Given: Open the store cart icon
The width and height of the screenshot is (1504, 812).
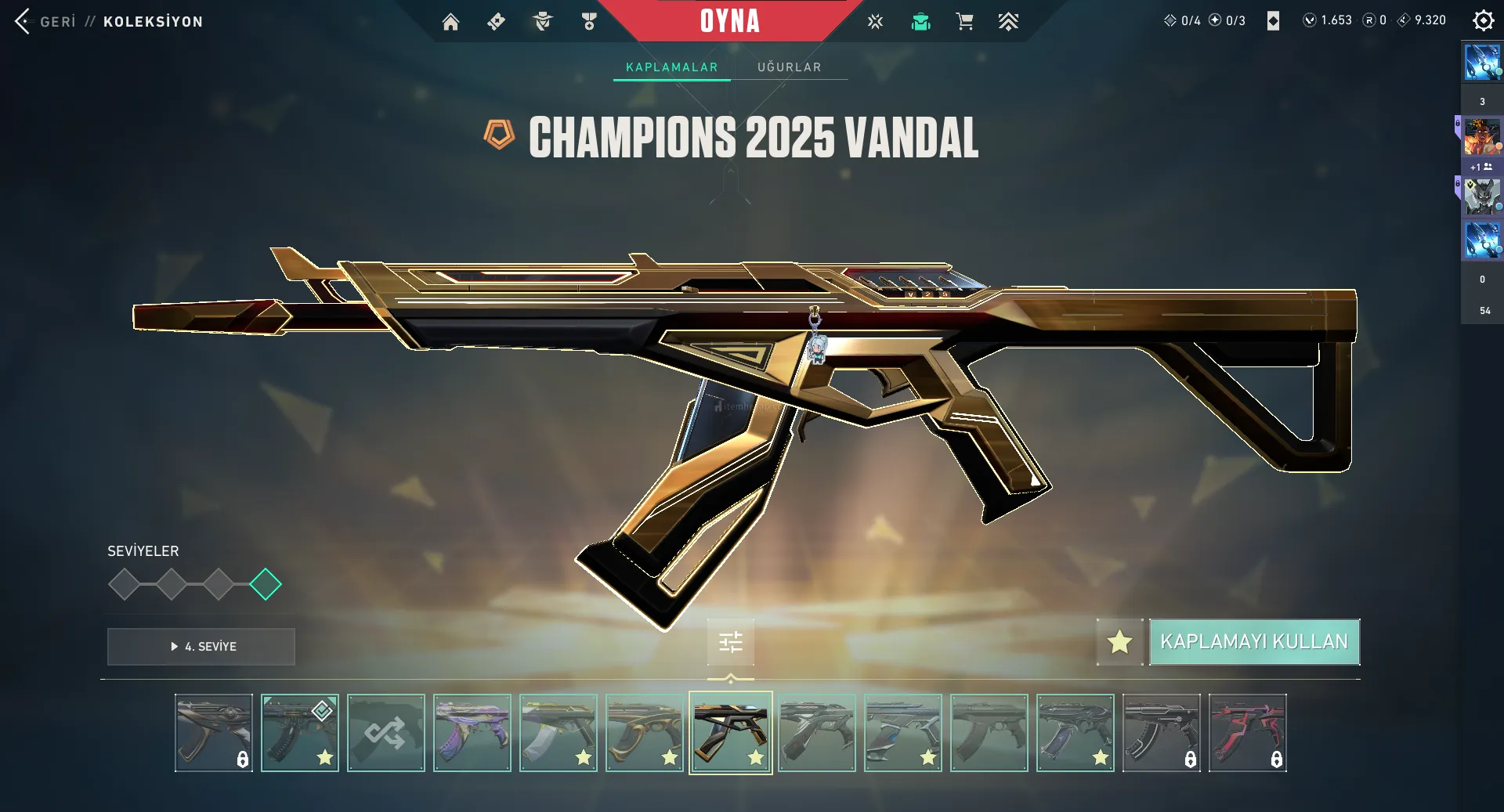Looking at the screenshot, I should 964,22.
